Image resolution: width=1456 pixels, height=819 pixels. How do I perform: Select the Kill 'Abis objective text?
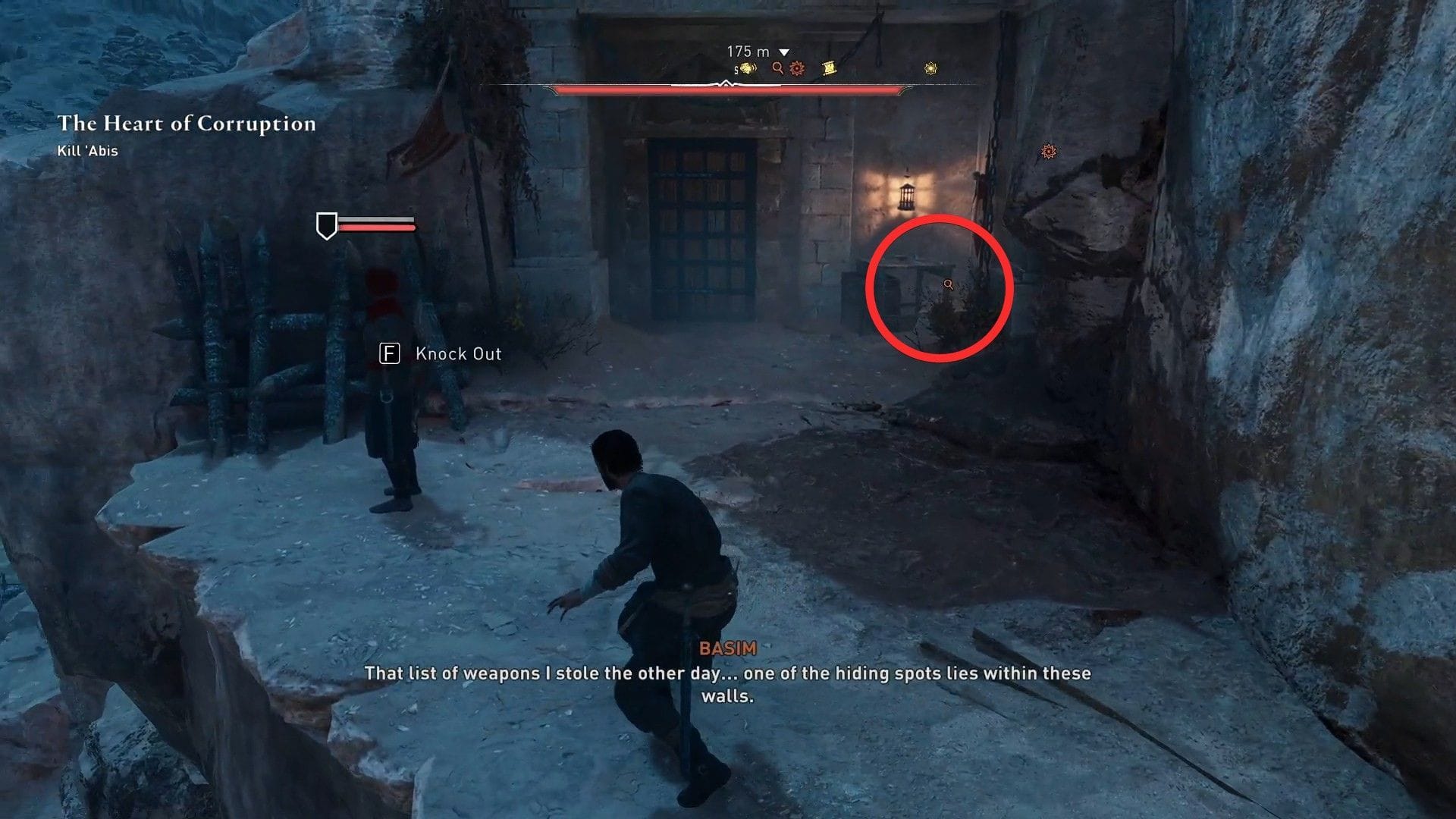87,150
